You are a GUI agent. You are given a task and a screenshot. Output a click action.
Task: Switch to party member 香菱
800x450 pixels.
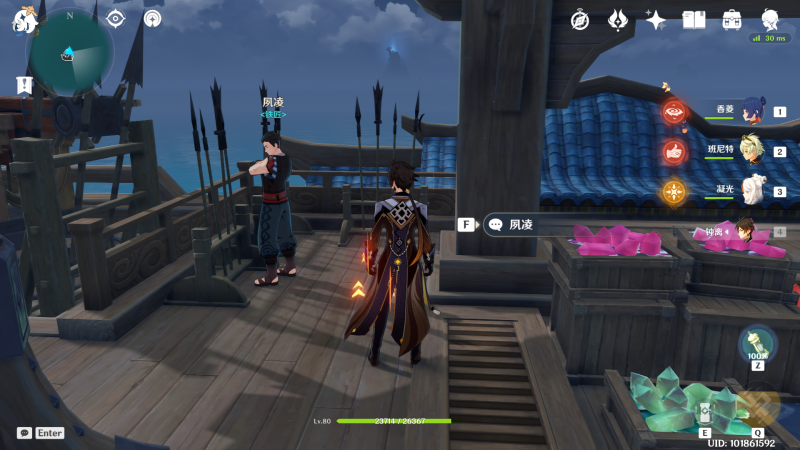[748, 112]
